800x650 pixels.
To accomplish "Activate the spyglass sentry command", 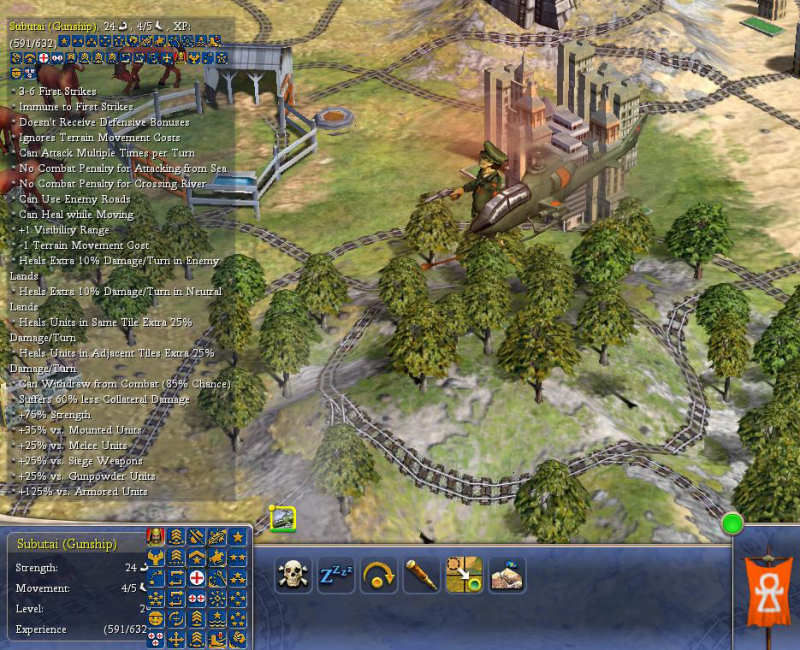I will (x=422, y=575).
